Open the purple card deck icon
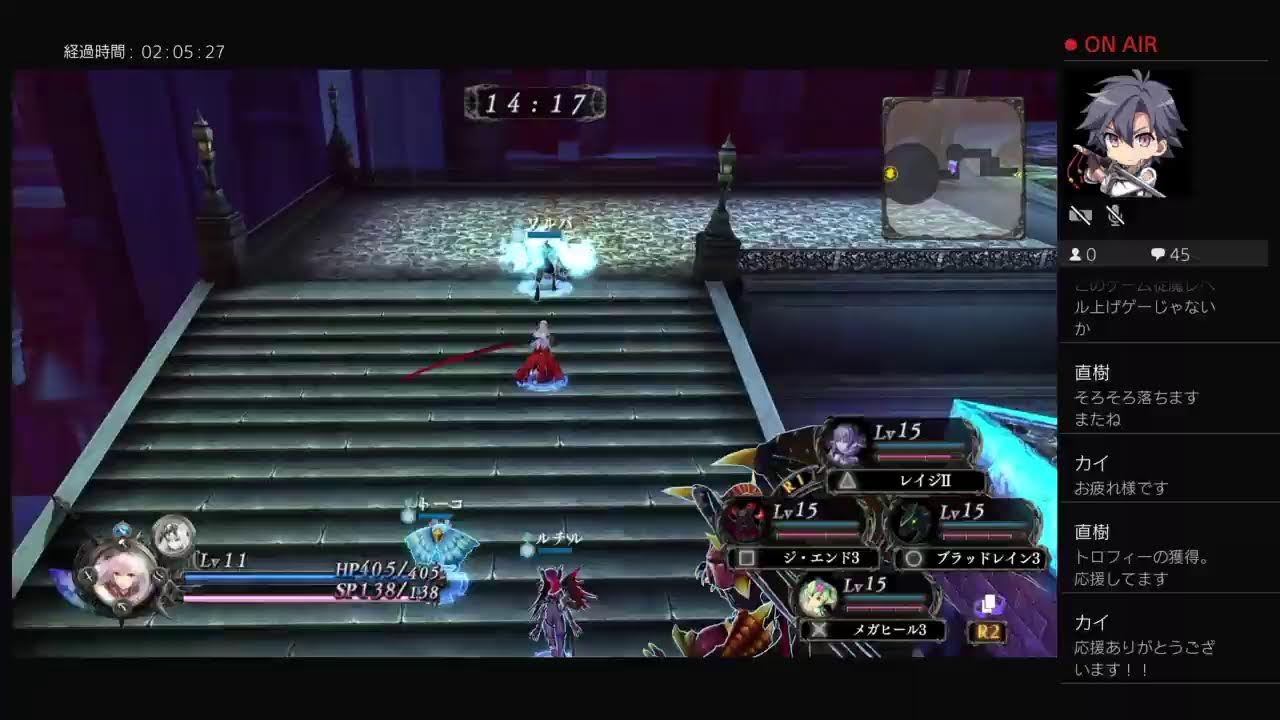This screenshot has height=720, width=1280. (x=988, y=604)
